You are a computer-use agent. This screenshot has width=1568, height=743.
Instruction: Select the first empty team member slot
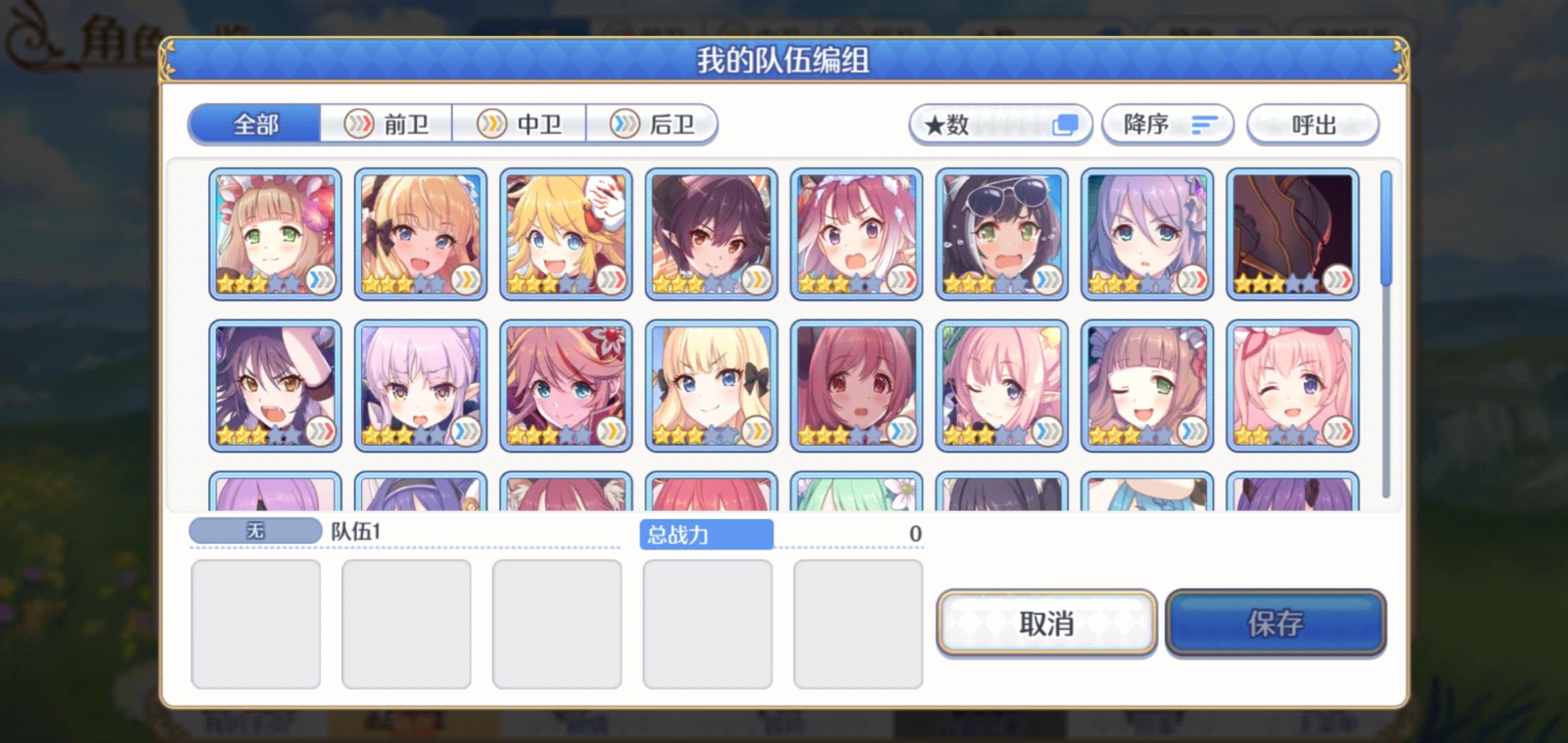(x=257, y=625)
